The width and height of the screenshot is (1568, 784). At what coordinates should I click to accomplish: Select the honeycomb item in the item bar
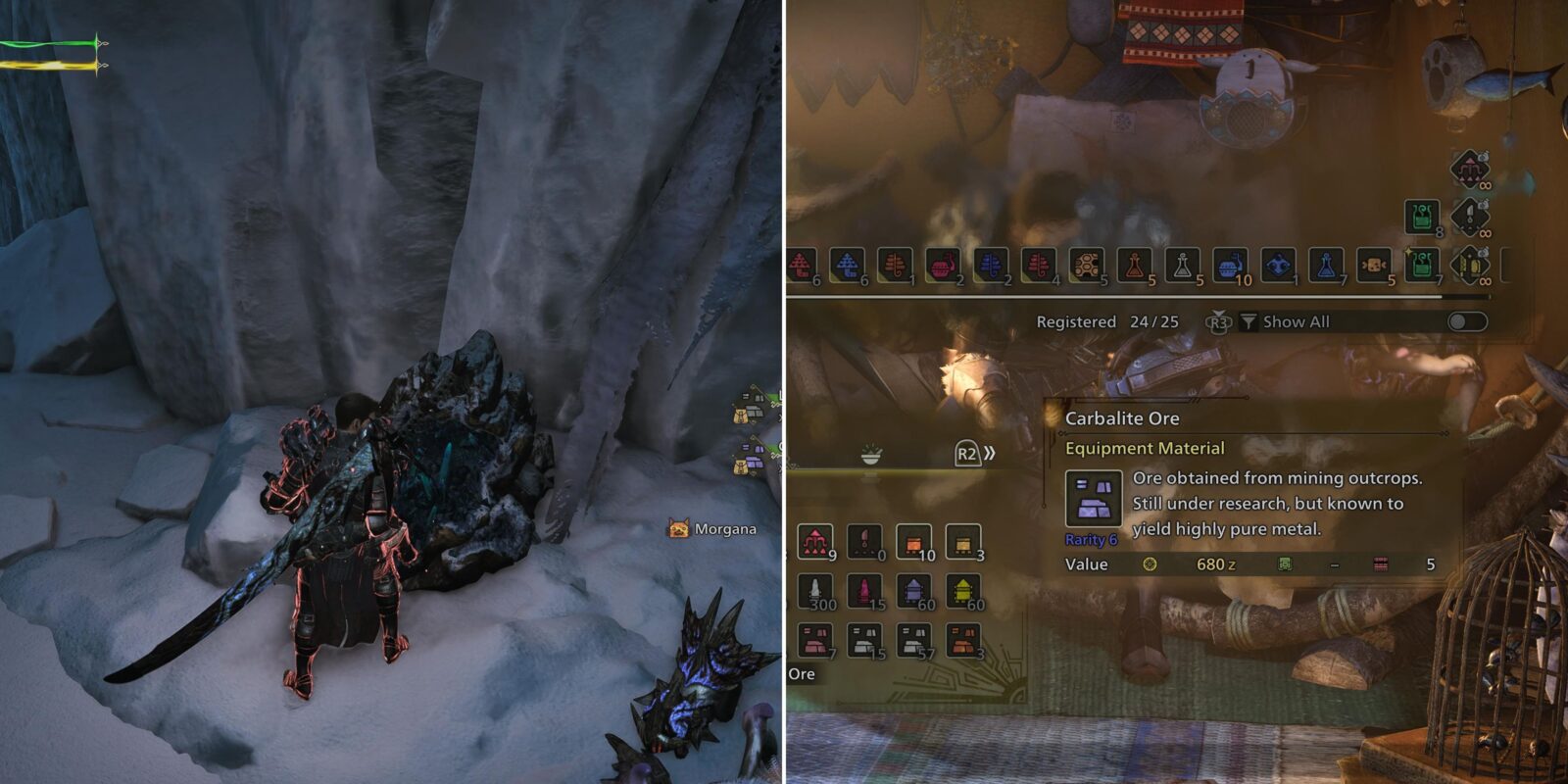[1086, 265]
